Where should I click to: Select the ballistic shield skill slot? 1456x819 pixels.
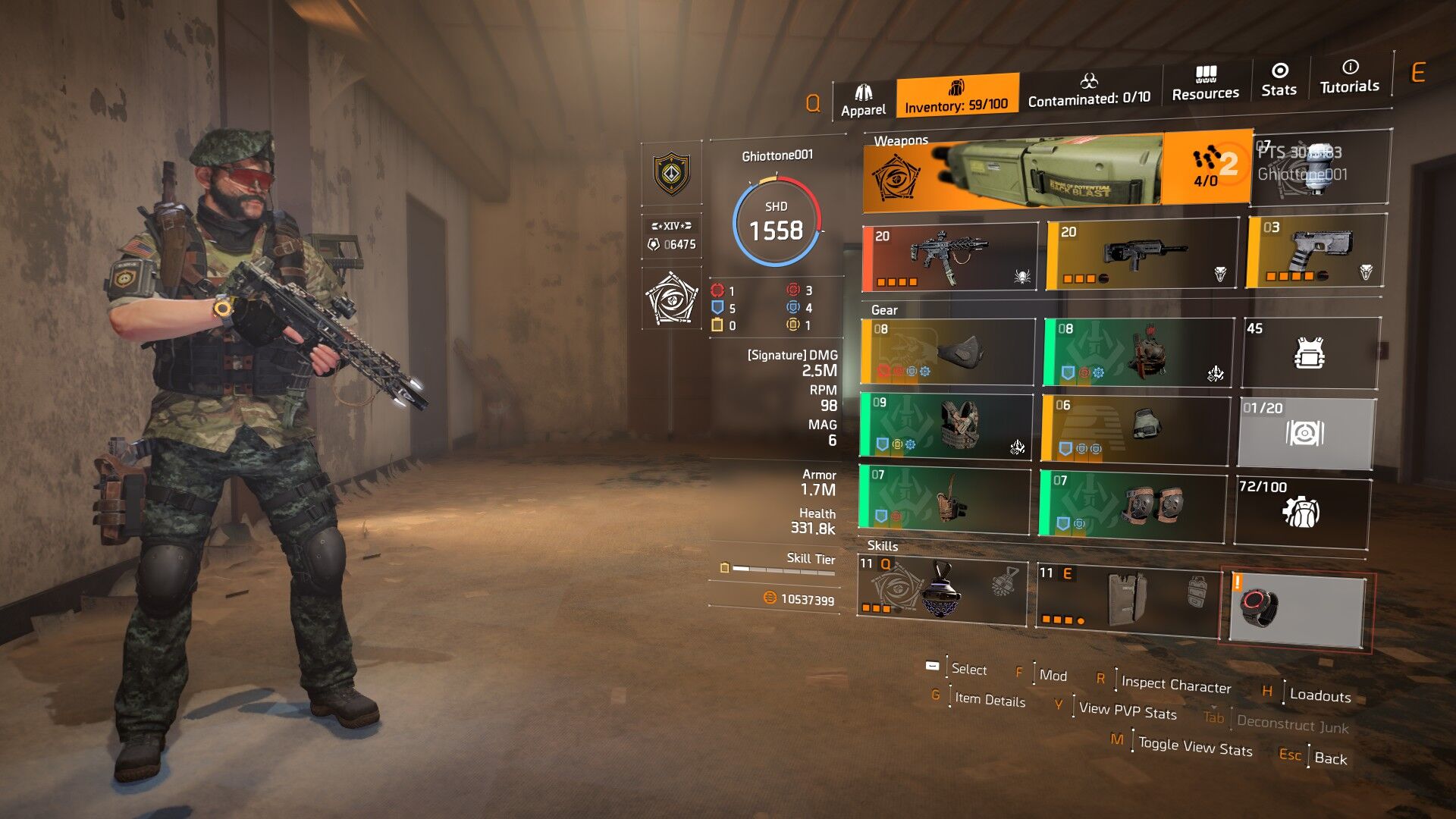1128,600
